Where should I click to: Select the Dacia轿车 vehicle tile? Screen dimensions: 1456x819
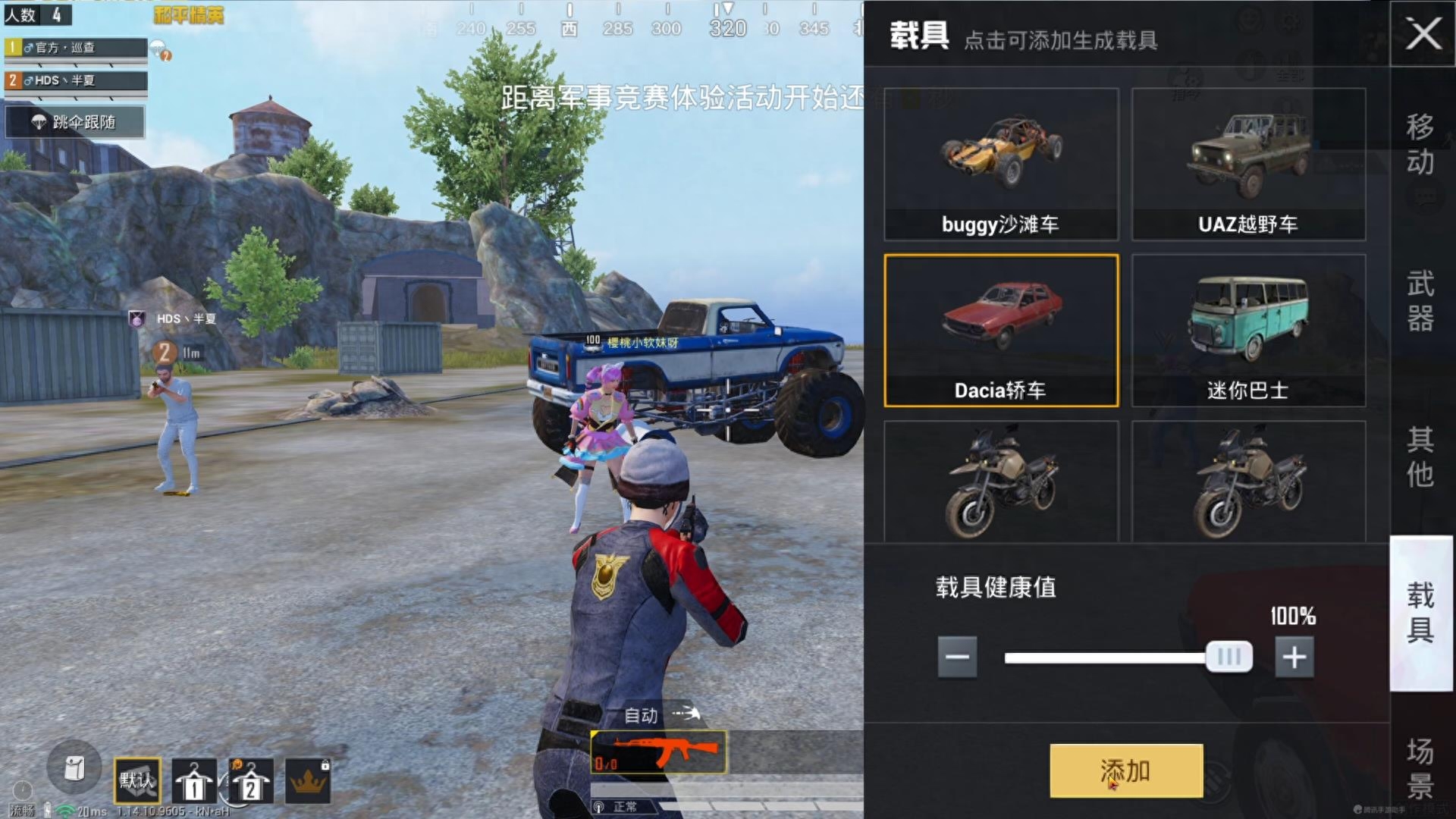tap(1001, 331)
